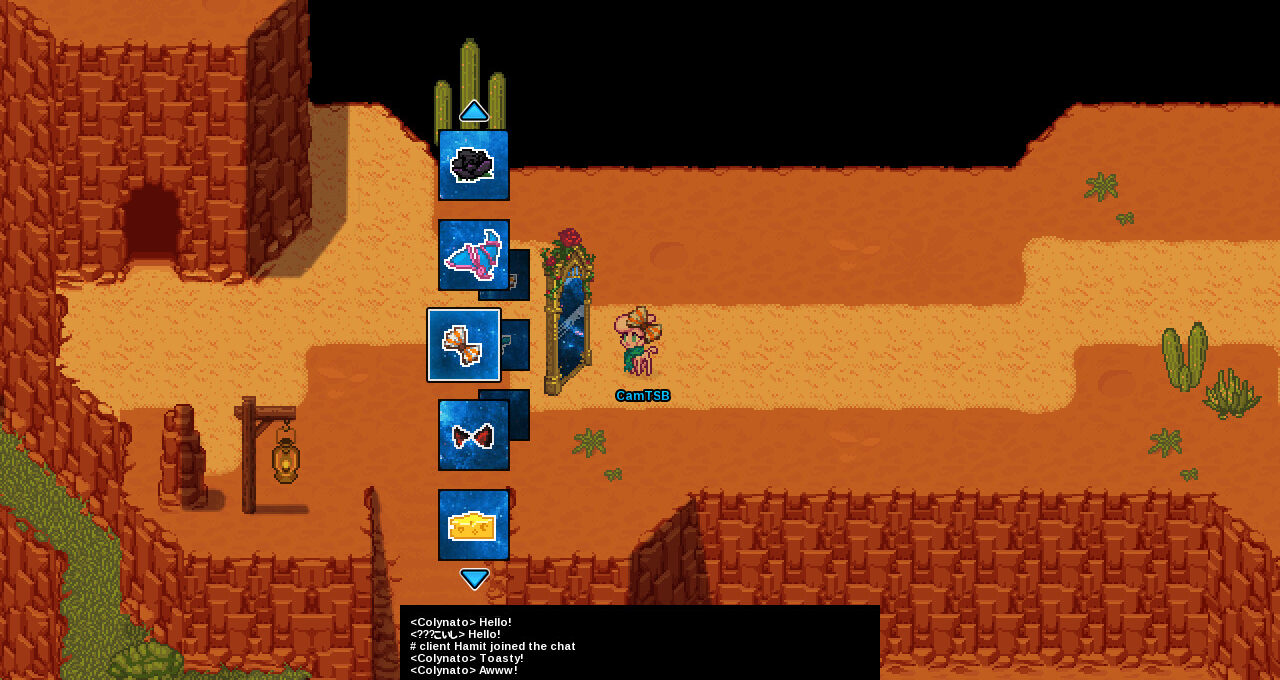Pick the orange striped bow slot

[464, 345]
